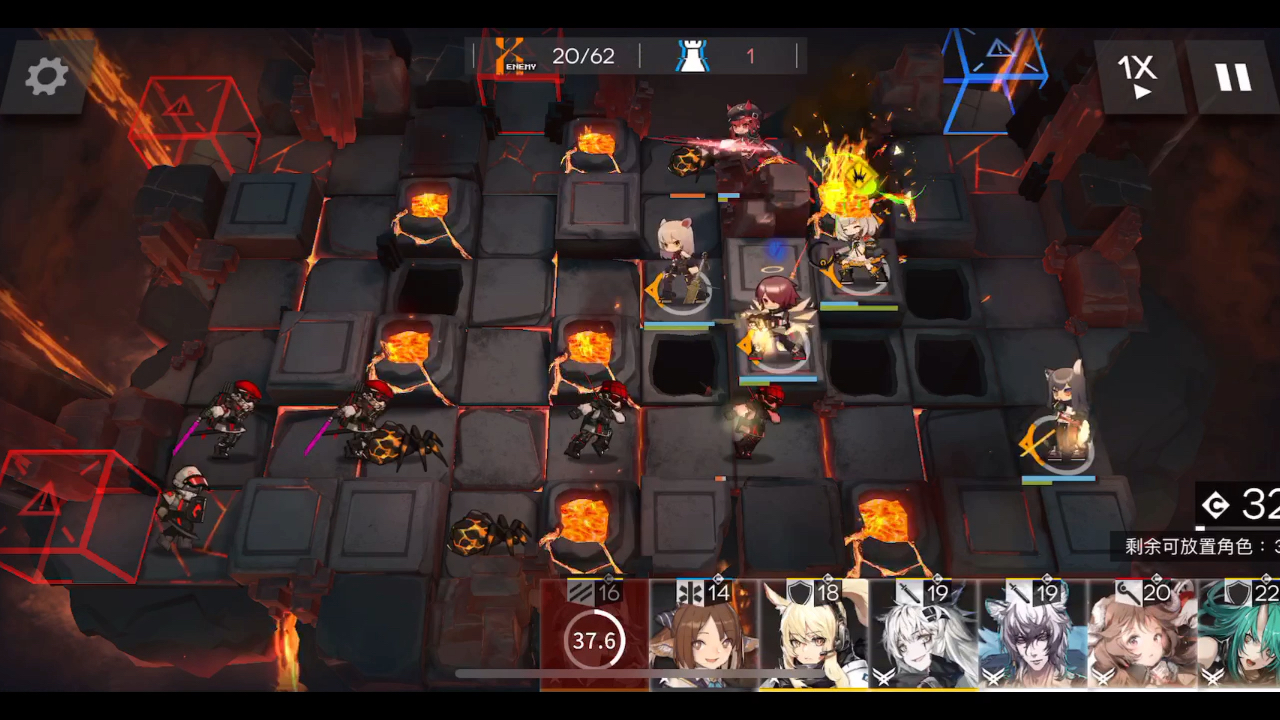This screenshot has height=720, width=1280.
Task: Choose the horned caster card costing 20
Action: pyautogui.click(x=1141, y=635)
